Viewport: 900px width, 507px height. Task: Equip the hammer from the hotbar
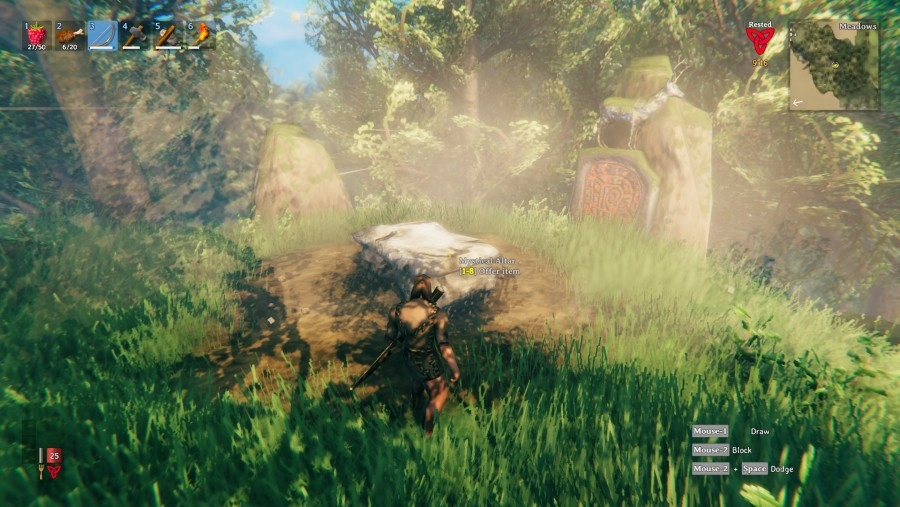tap(135, 35)
